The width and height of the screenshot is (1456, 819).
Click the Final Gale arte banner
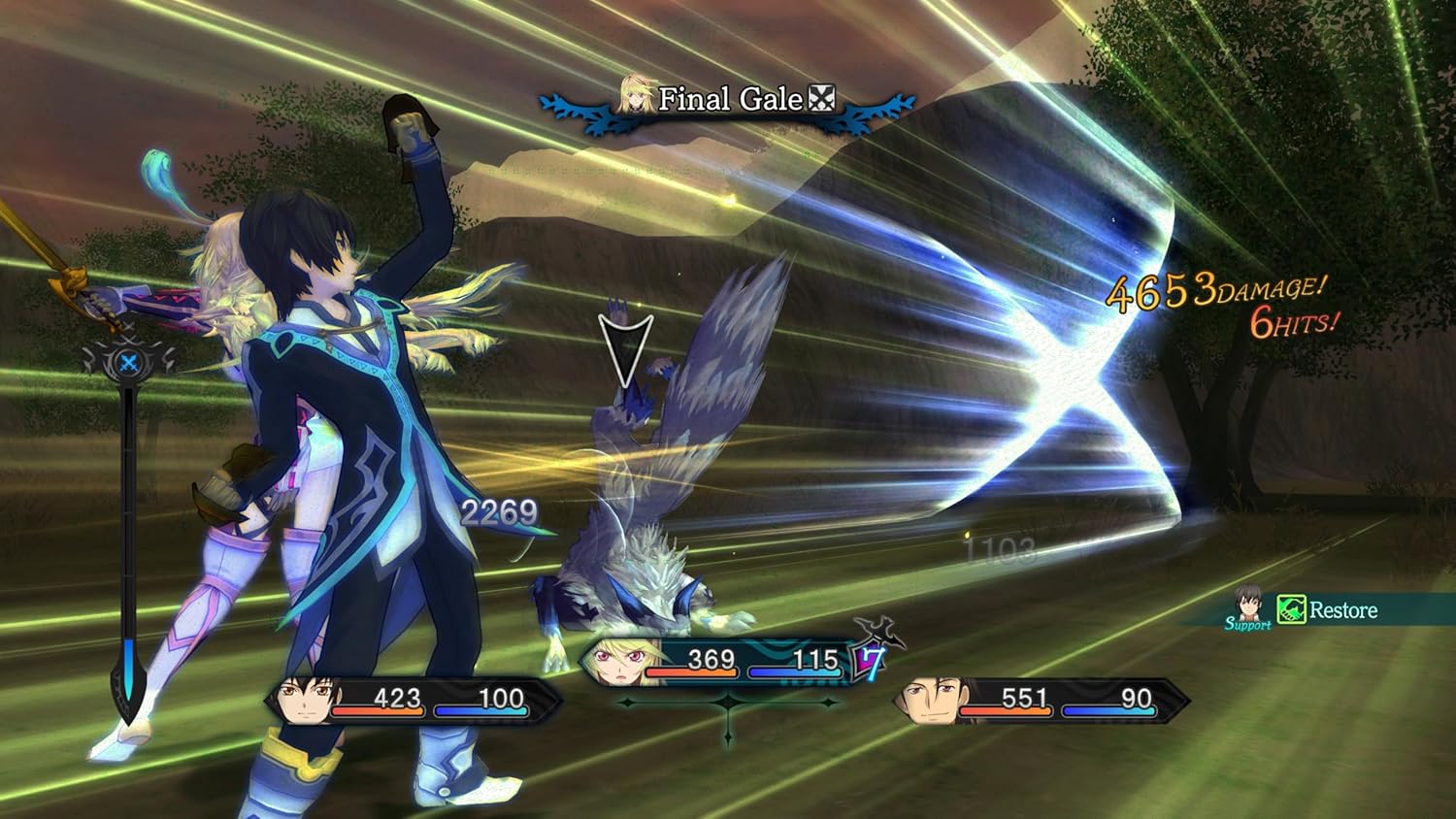728,98
